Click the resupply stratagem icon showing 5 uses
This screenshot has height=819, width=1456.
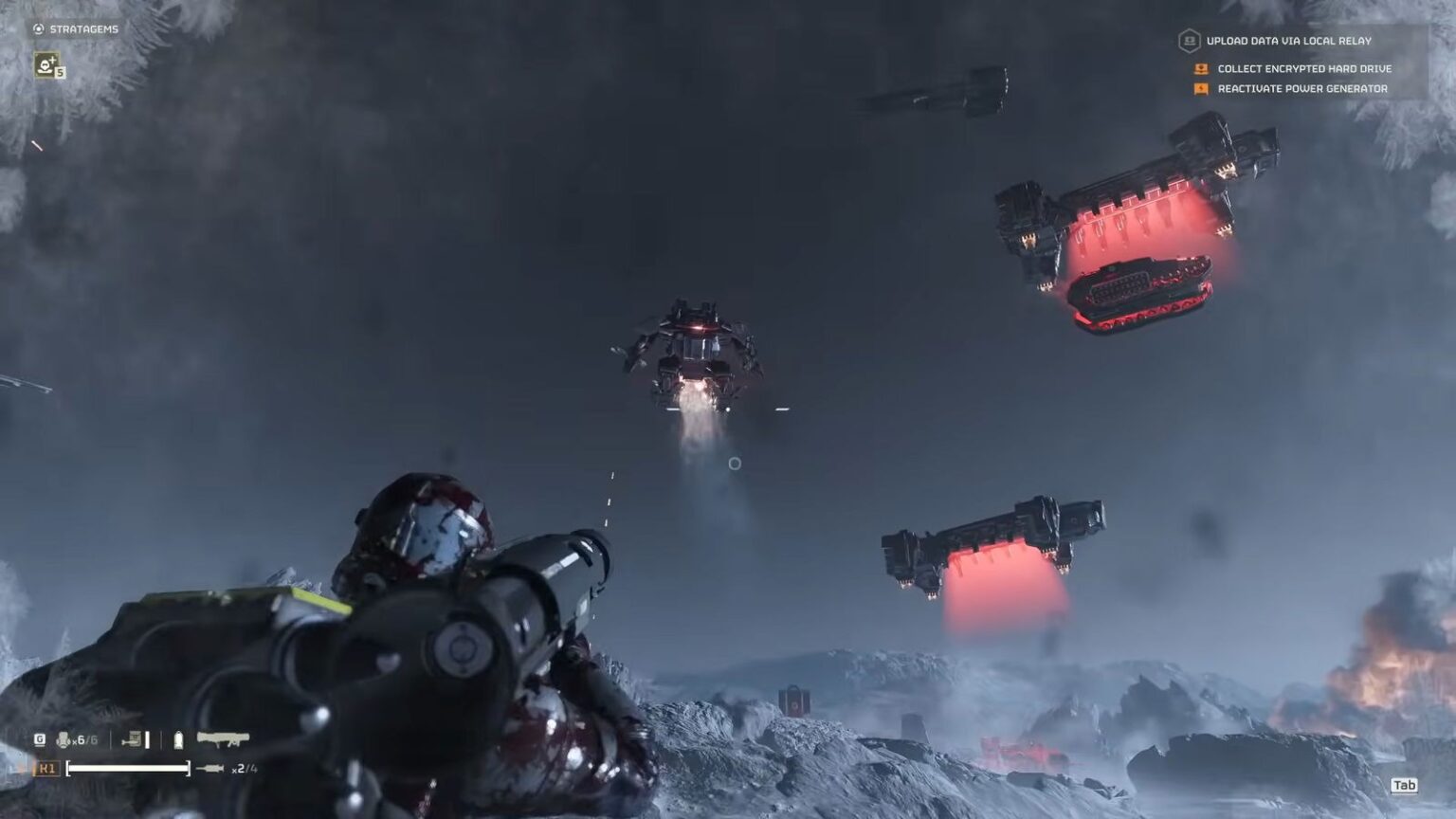pos(46,66)
